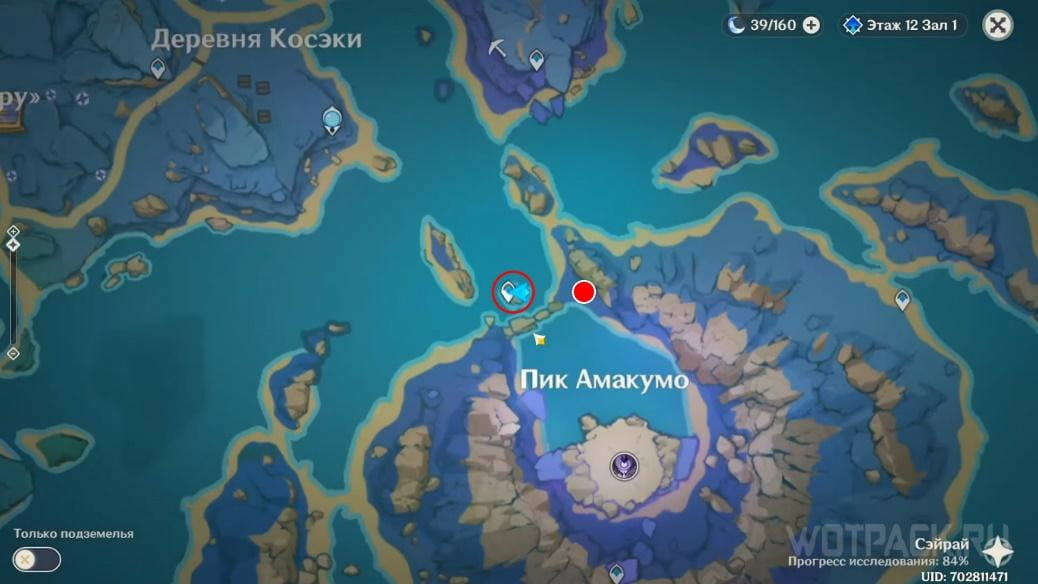1038x584 pixels.
Task: Select the domain marker below Пик Амакумо
Action: pos(625,463)
